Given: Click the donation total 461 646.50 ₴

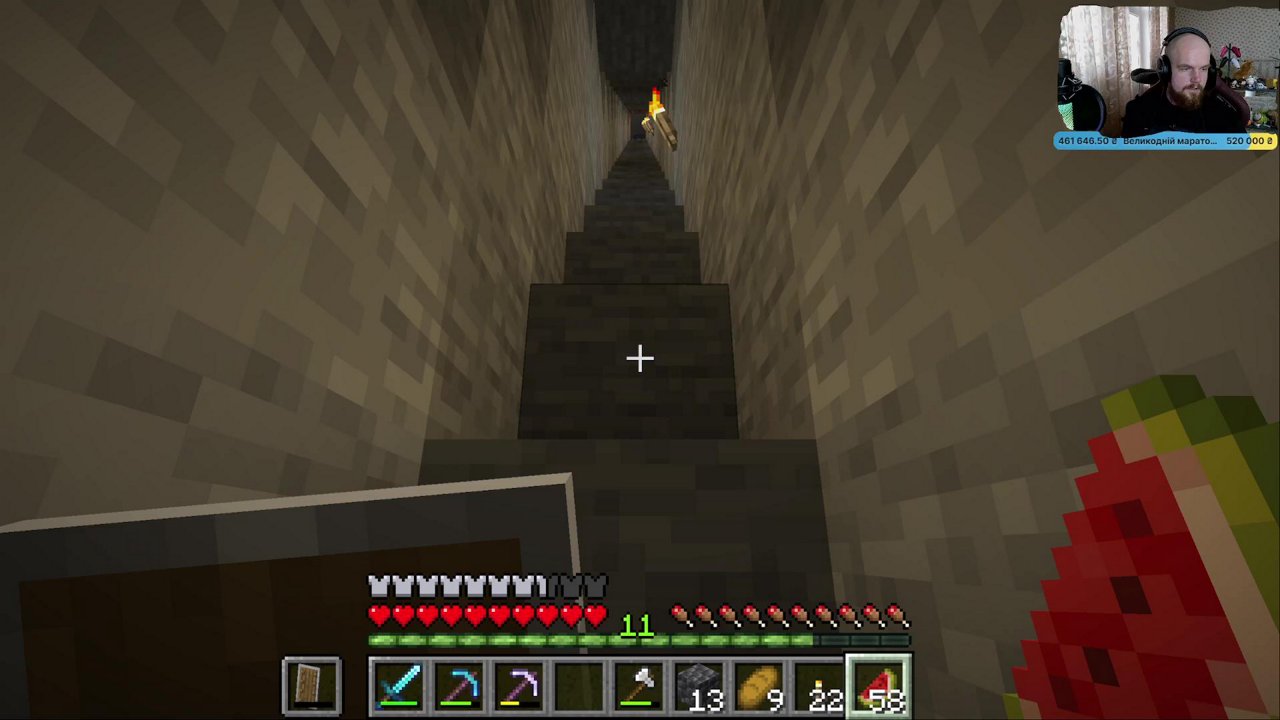Looking at the screenshot, I should [x=1085, y=141].
